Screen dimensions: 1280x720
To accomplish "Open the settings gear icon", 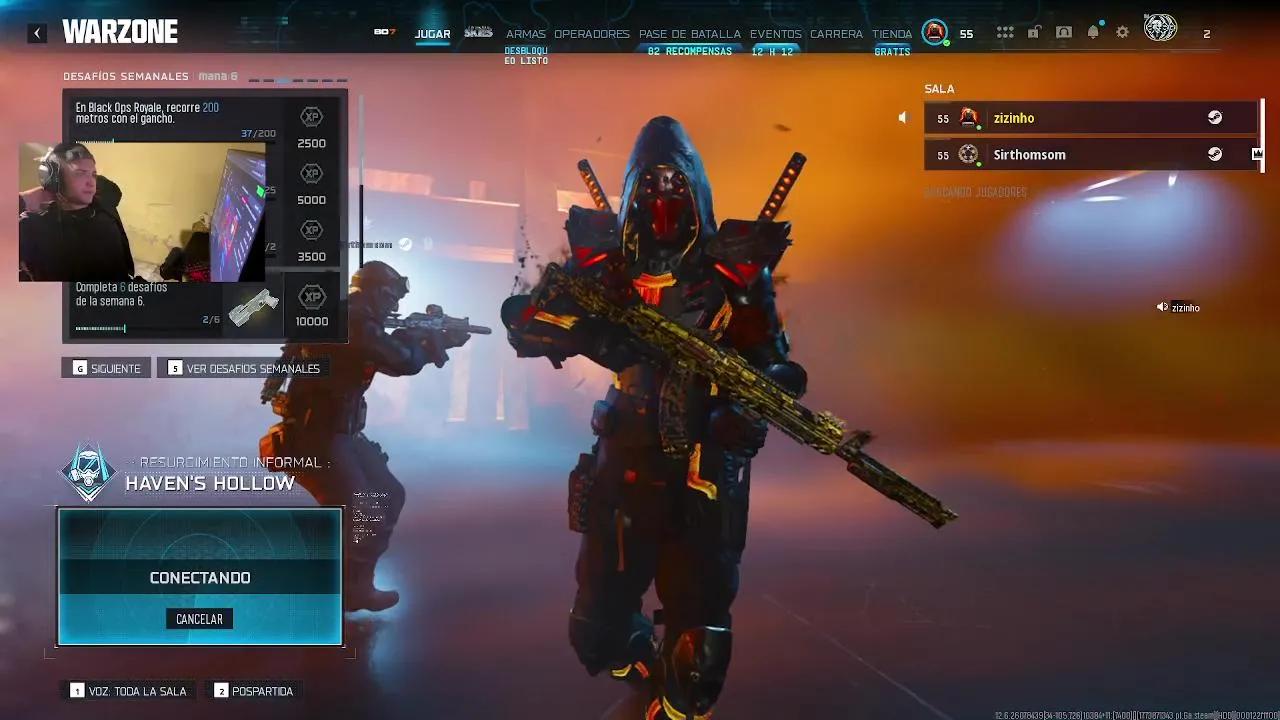I will (x=1122, y=32).
